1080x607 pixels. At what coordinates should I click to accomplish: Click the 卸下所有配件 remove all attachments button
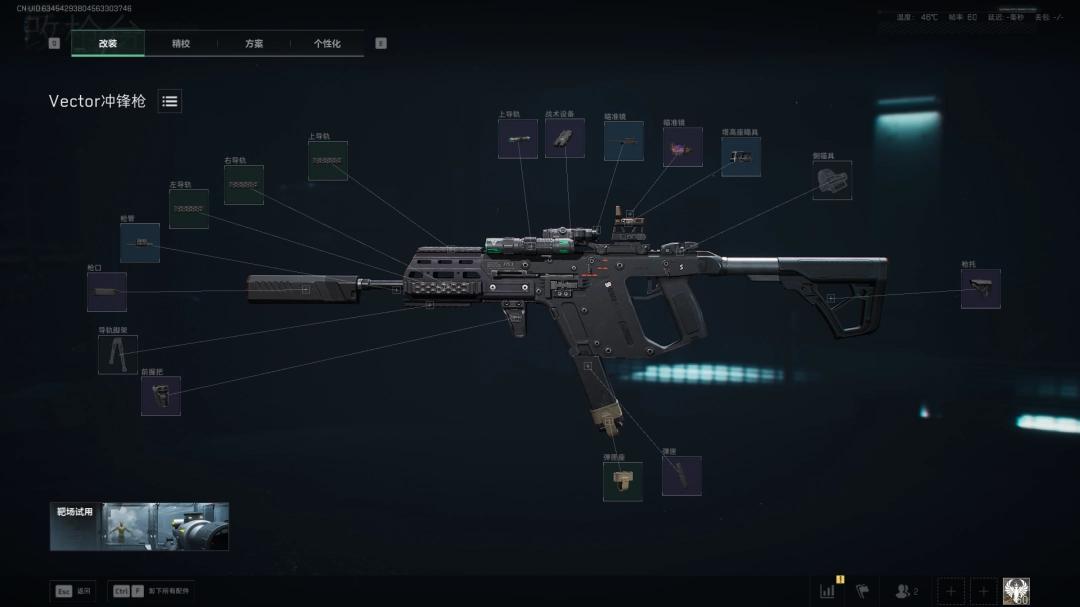(152, 591)
